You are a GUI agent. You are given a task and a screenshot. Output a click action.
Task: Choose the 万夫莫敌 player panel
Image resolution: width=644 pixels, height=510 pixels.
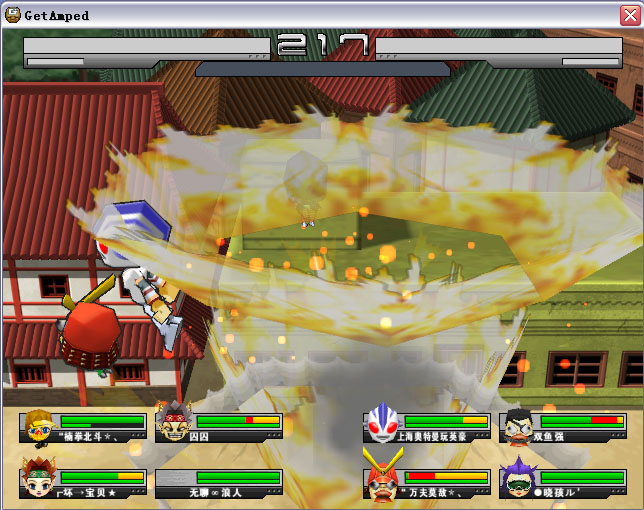(427, 483)
